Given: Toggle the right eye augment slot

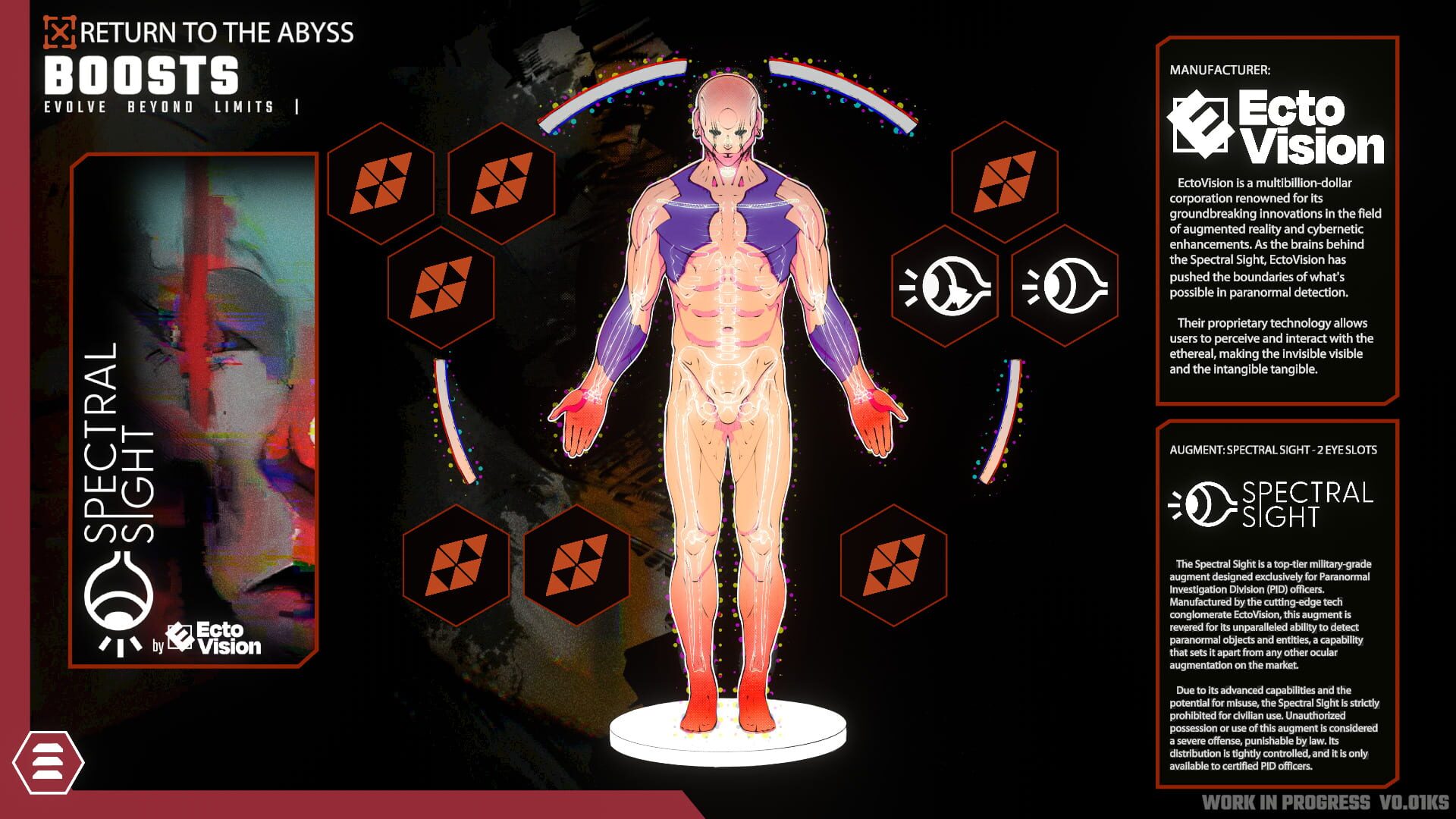Looking at the screenshot, I should (x=1065, y=287).
